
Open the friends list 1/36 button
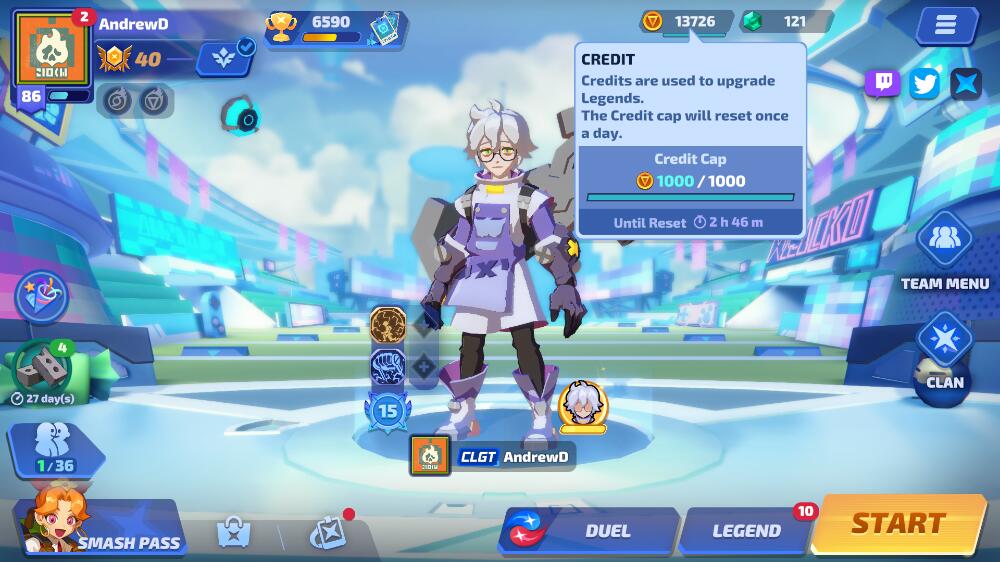55,451
